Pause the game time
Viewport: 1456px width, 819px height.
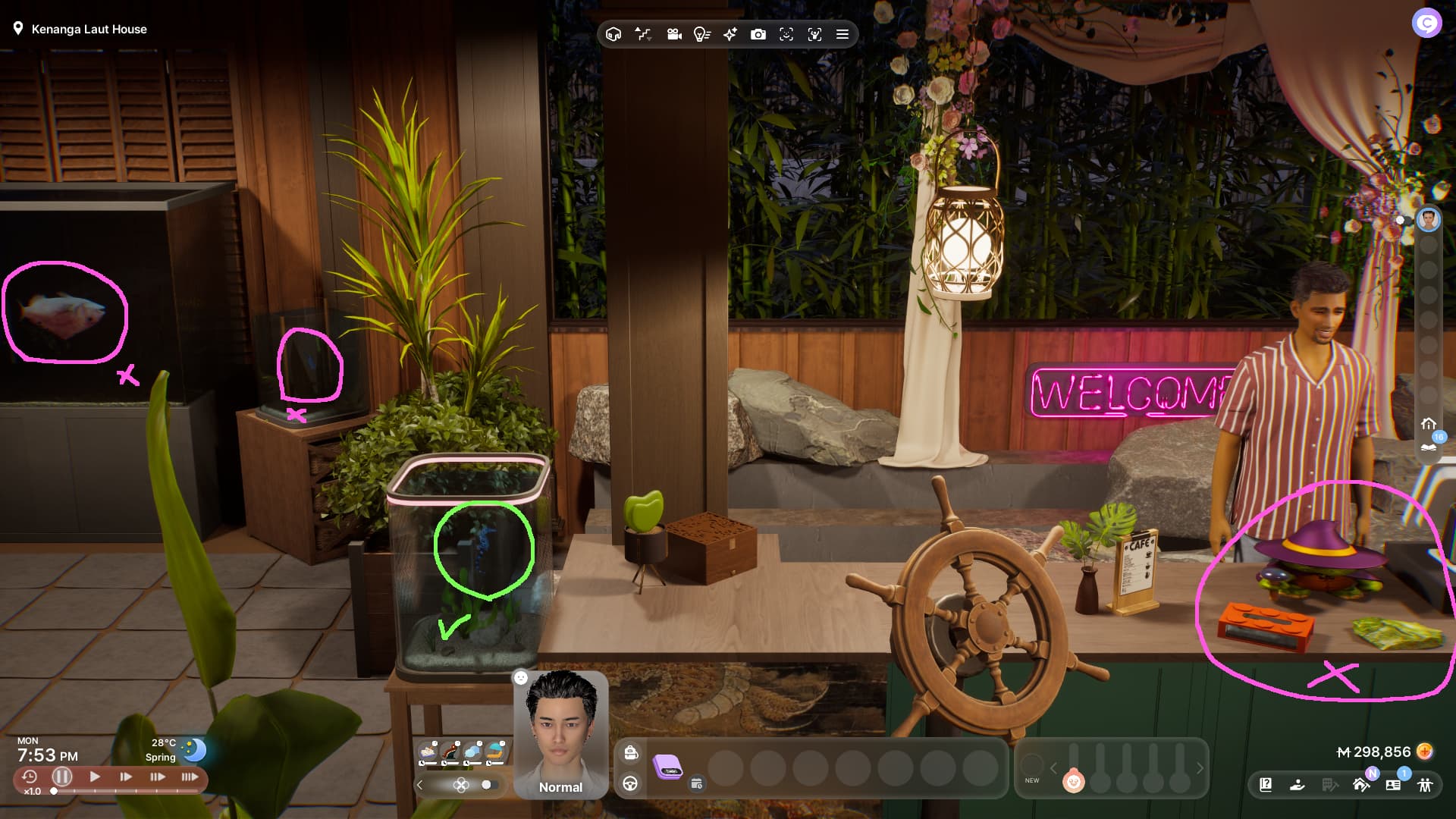tap(62, 777)
